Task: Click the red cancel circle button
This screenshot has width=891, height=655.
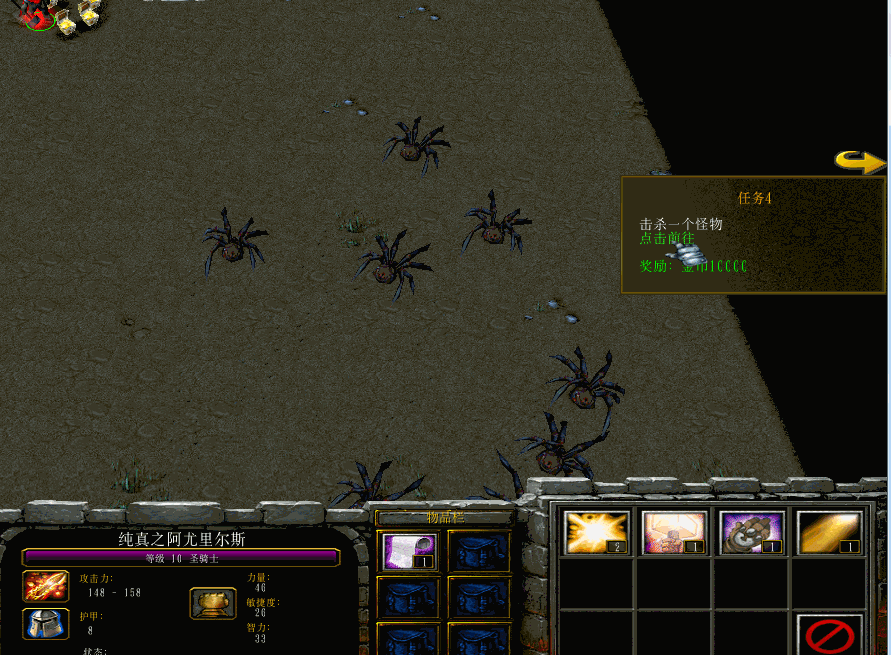Action: [x=829, y=636]
